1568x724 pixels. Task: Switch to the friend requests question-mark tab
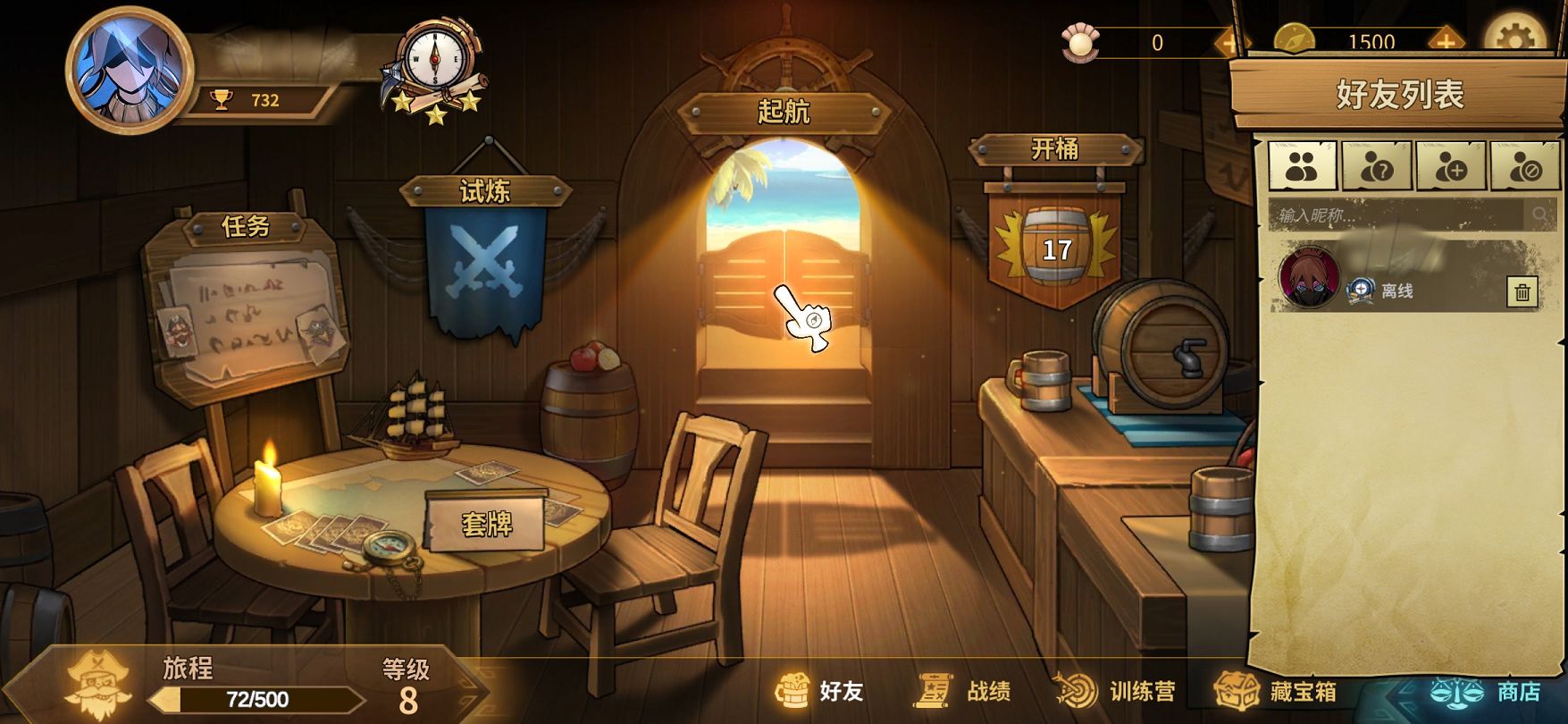(1377, 166)
